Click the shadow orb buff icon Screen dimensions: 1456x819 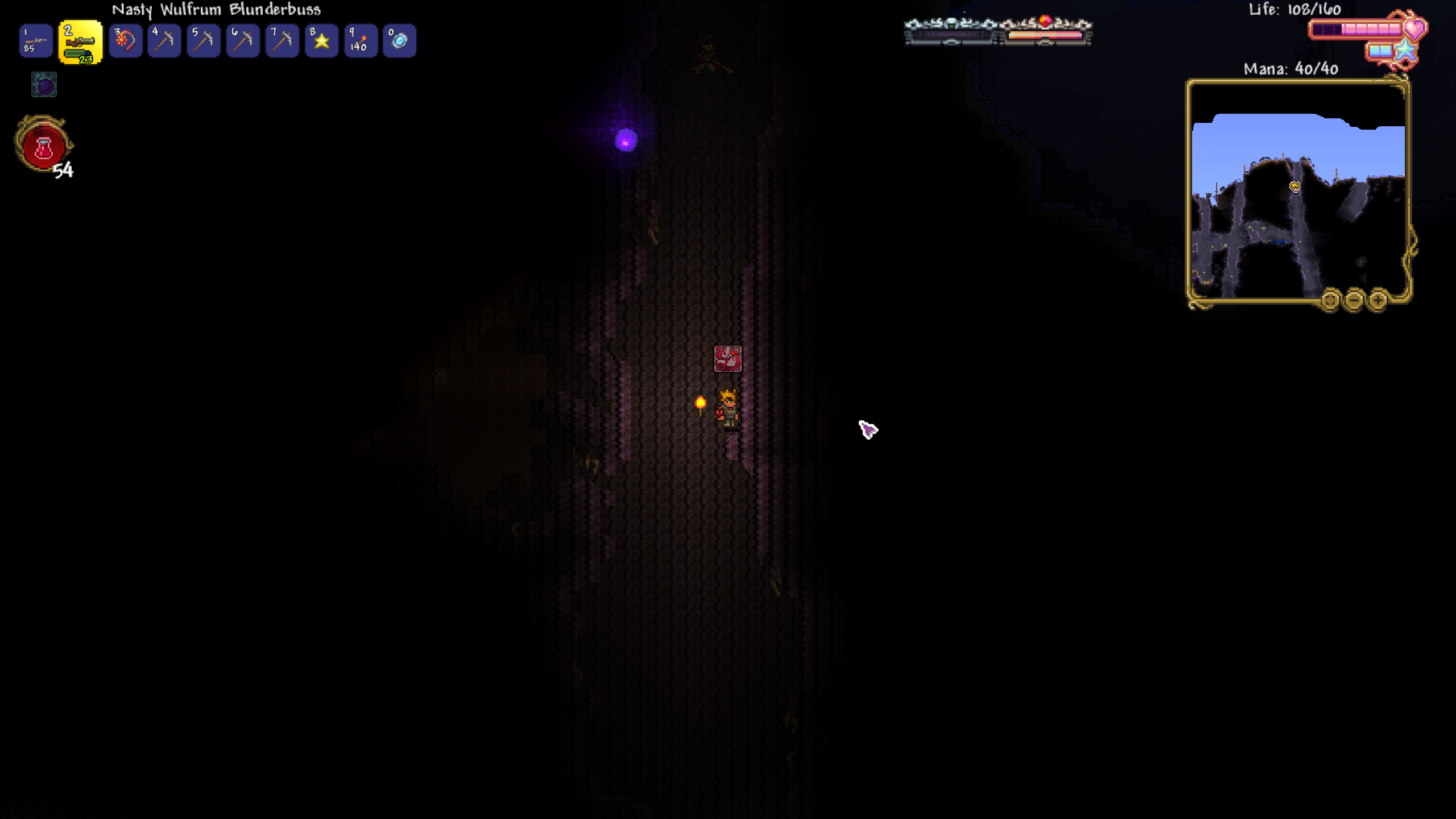(x=44, y=85)
